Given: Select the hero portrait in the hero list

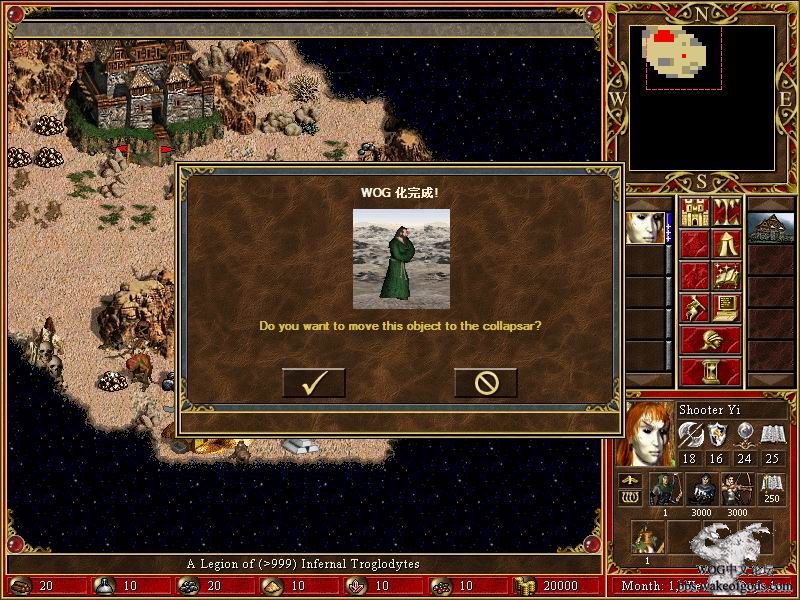Looking at the screenshot, I should coord(646,228).
